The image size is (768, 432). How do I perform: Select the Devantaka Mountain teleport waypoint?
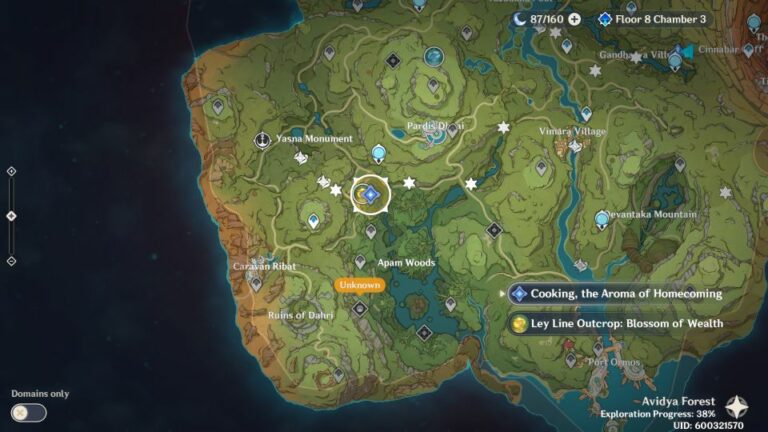(602, 218)
